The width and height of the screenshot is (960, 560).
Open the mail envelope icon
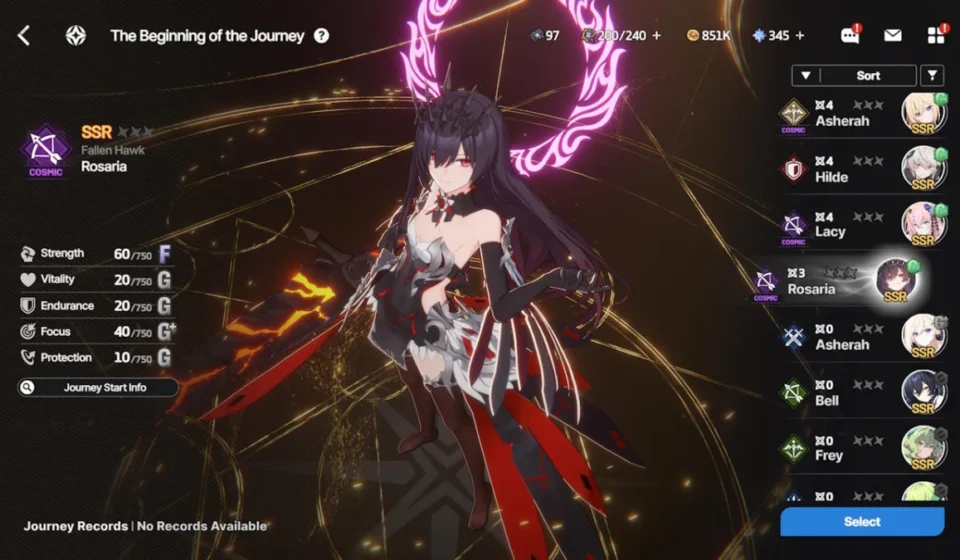(892, 36)
